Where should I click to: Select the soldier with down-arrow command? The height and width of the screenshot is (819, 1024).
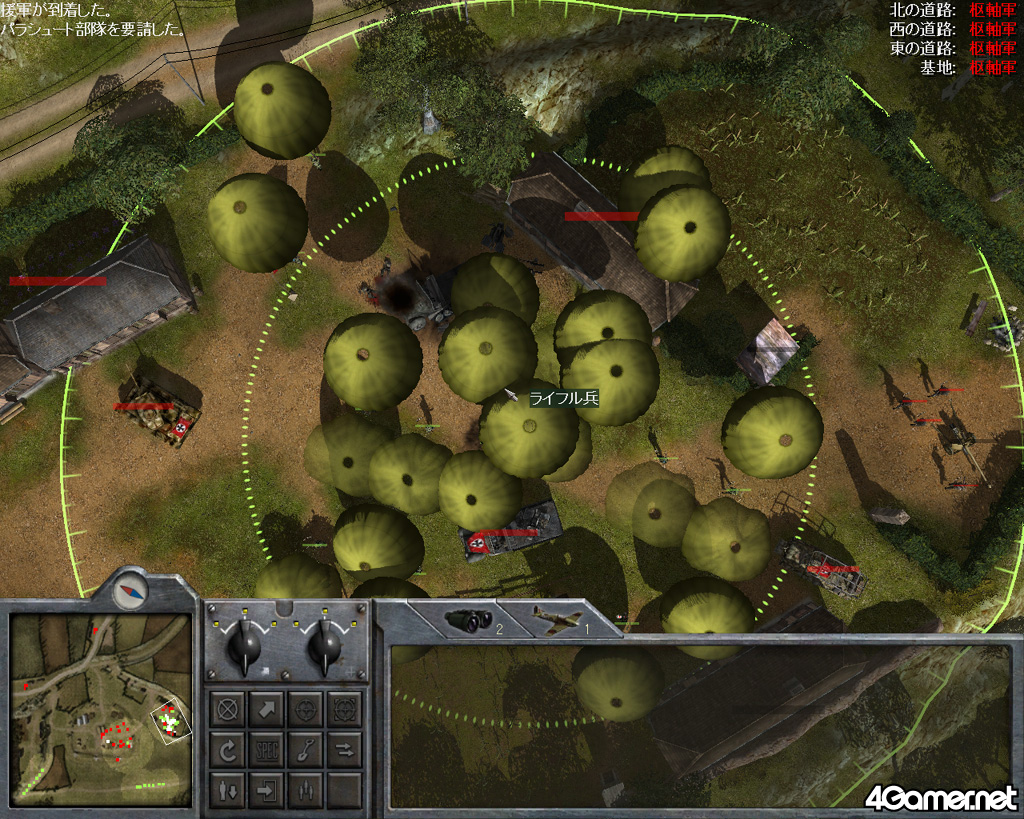(x=229, y=789)
